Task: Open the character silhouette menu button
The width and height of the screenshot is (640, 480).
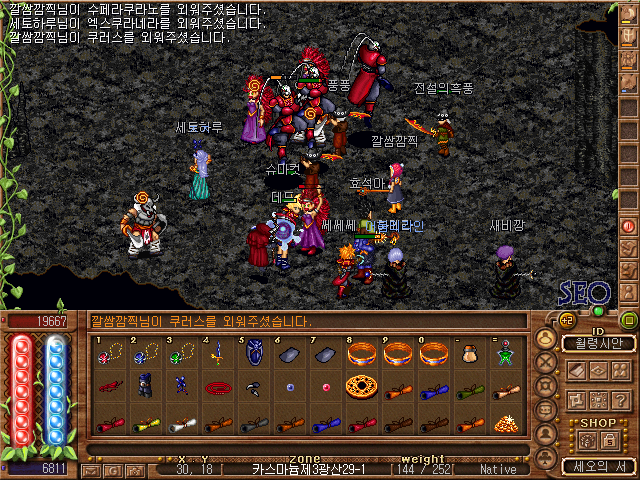Action: (x=545, y=338)
